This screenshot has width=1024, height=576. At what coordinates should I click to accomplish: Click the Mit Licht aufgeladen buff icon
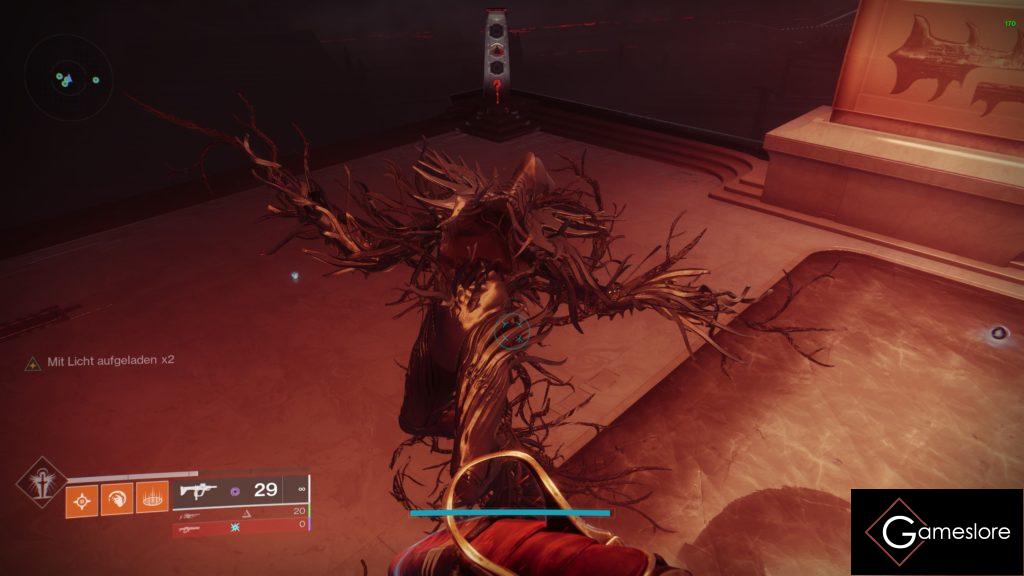pyautogui.click(x=33, y=361)
